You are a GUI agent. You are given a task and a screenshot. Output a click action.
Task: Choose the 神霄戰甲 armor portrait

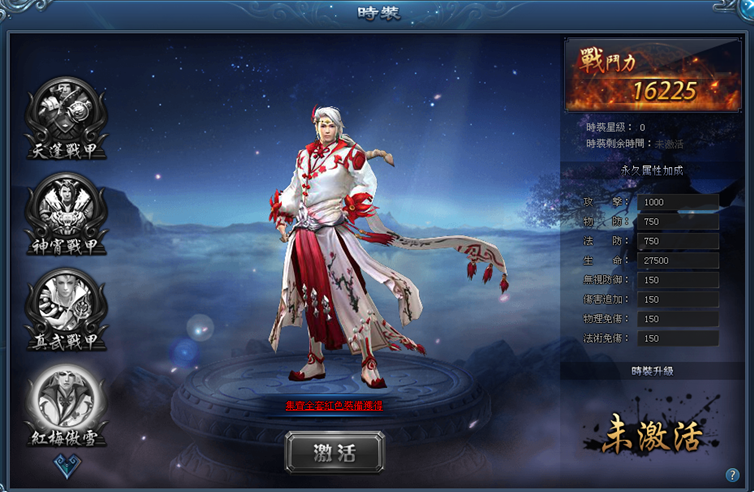click(x=65, y=208)
